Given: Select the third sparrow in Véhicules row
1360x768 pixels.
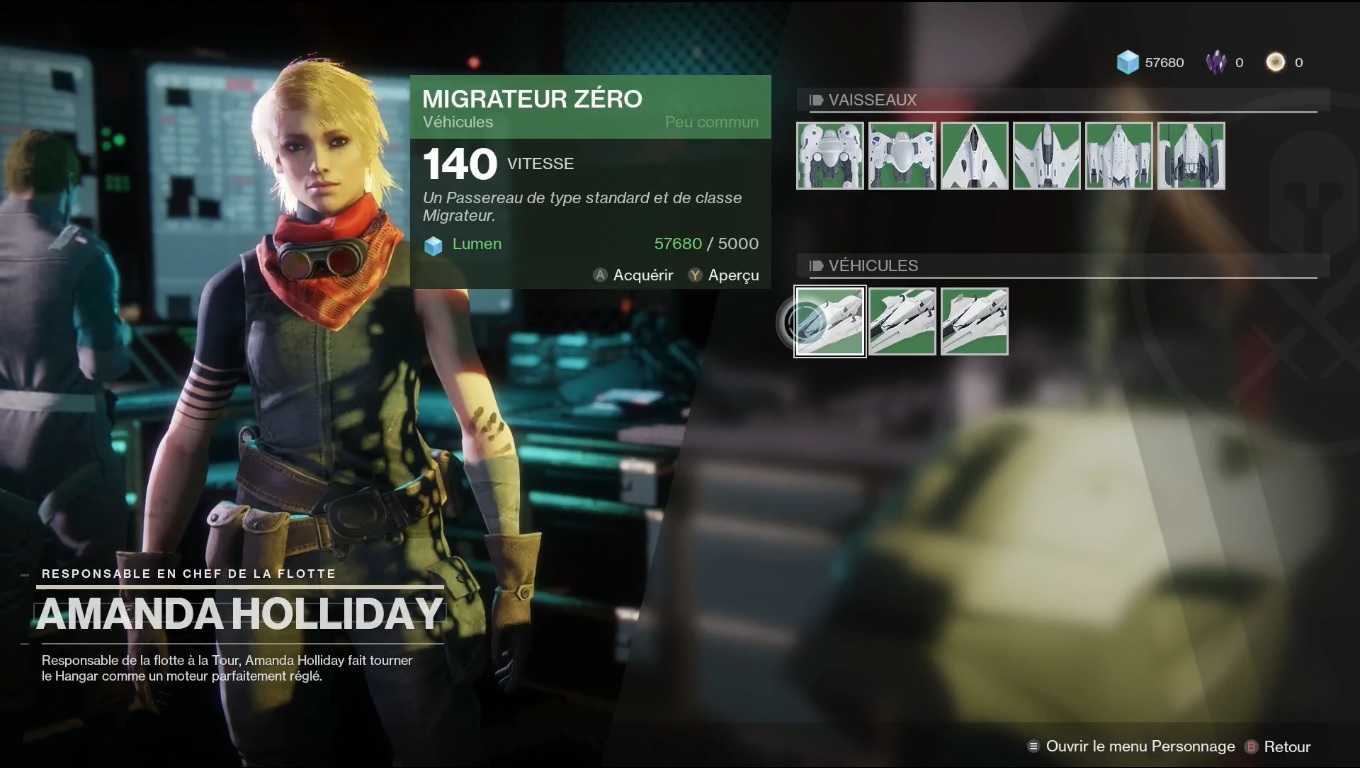Looking at the screenshot, I should [974, 321].
